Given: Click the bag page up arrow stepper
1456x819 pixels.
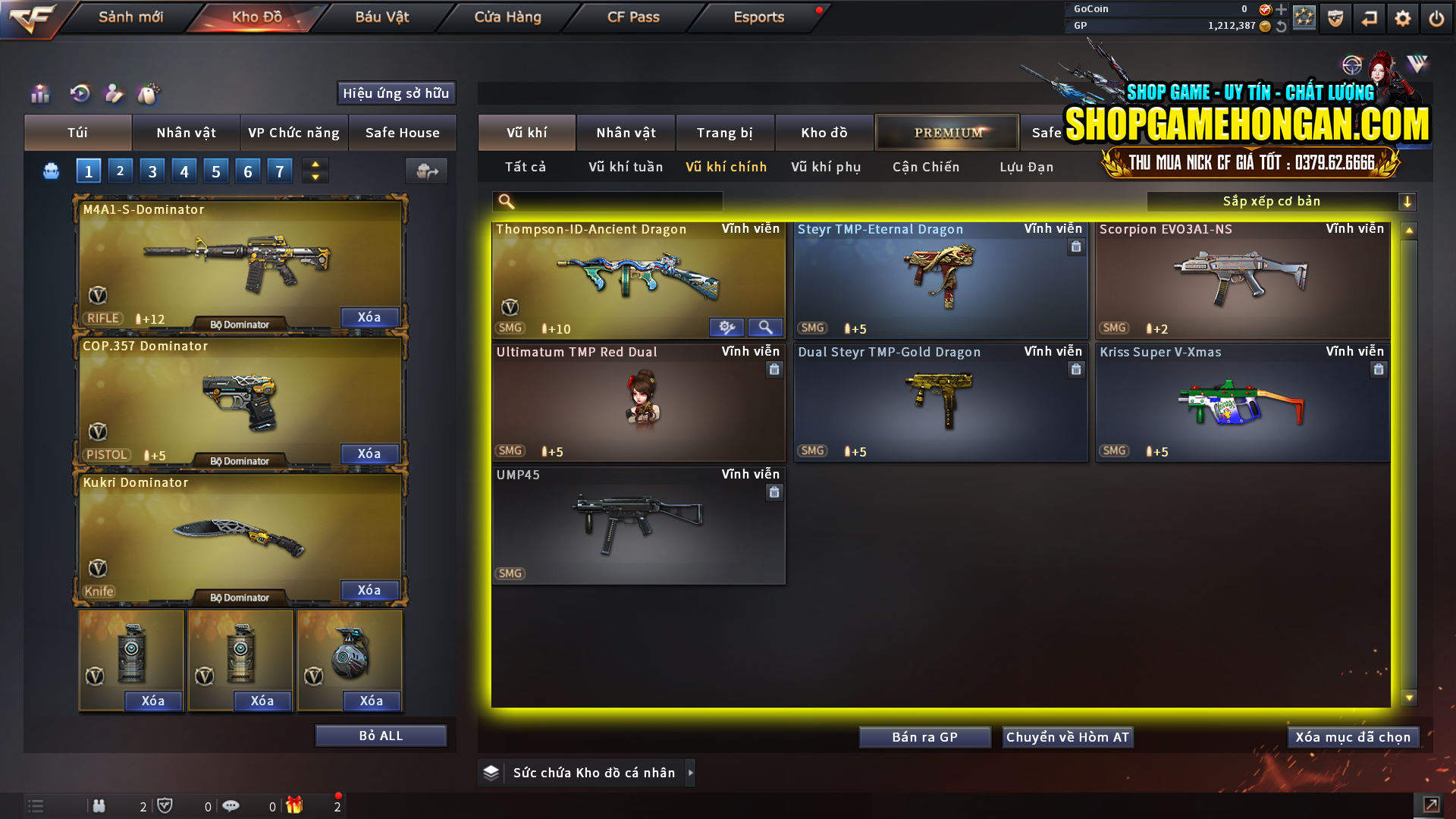Looking at the screenshot, I should pos(314,165).
